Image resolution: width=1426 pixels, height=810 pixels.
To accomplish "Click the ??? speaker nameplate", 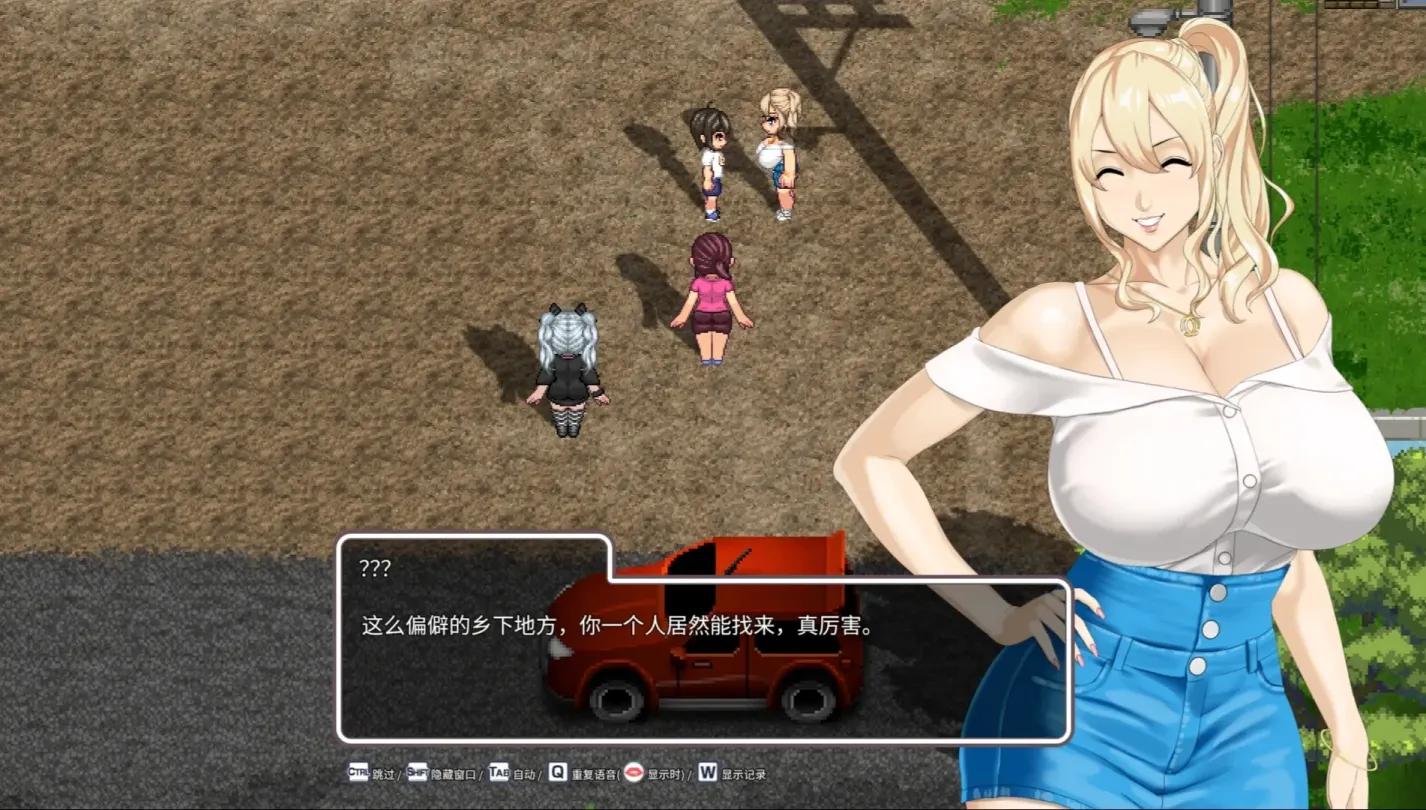I will click(x=376, y=566).
